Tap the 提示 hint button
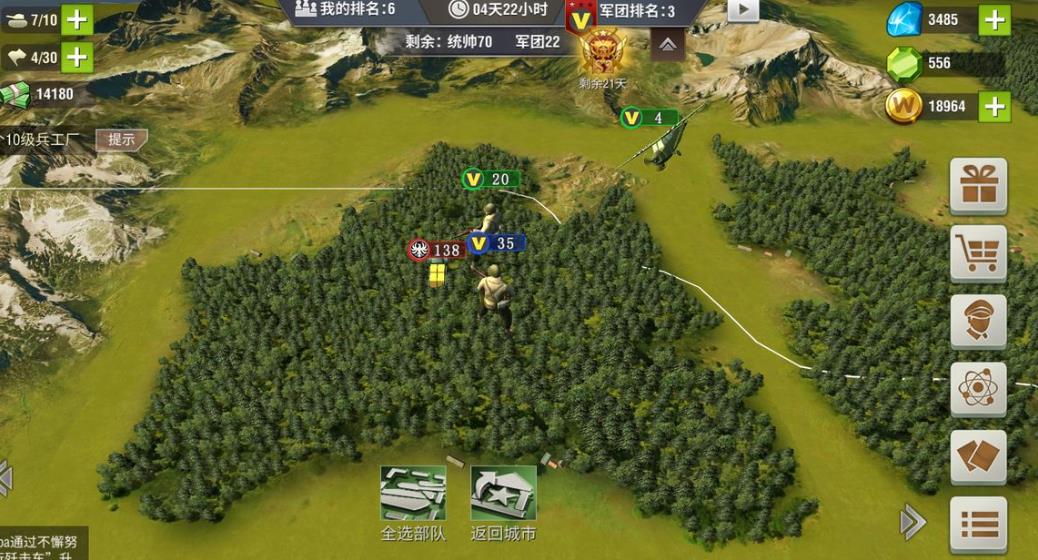This screenshot has width=1038, height=560. (121, 140)
